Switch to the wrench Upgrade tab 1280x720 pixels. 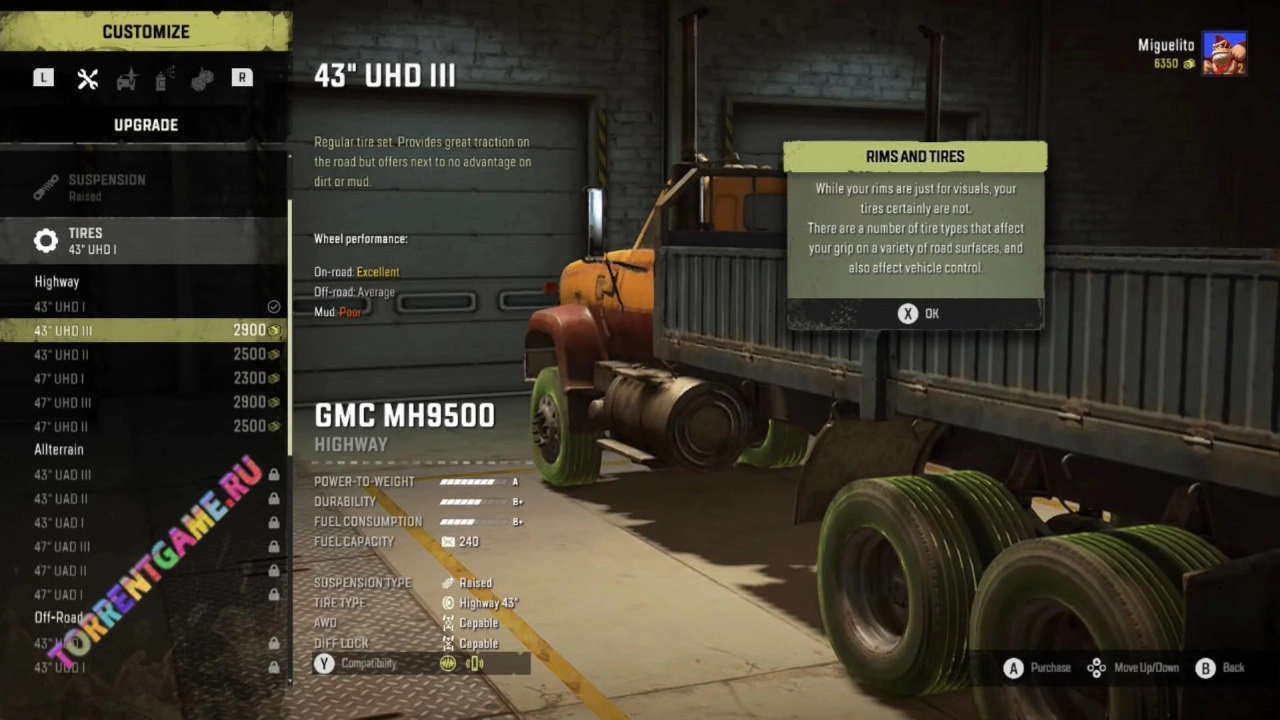88,79
